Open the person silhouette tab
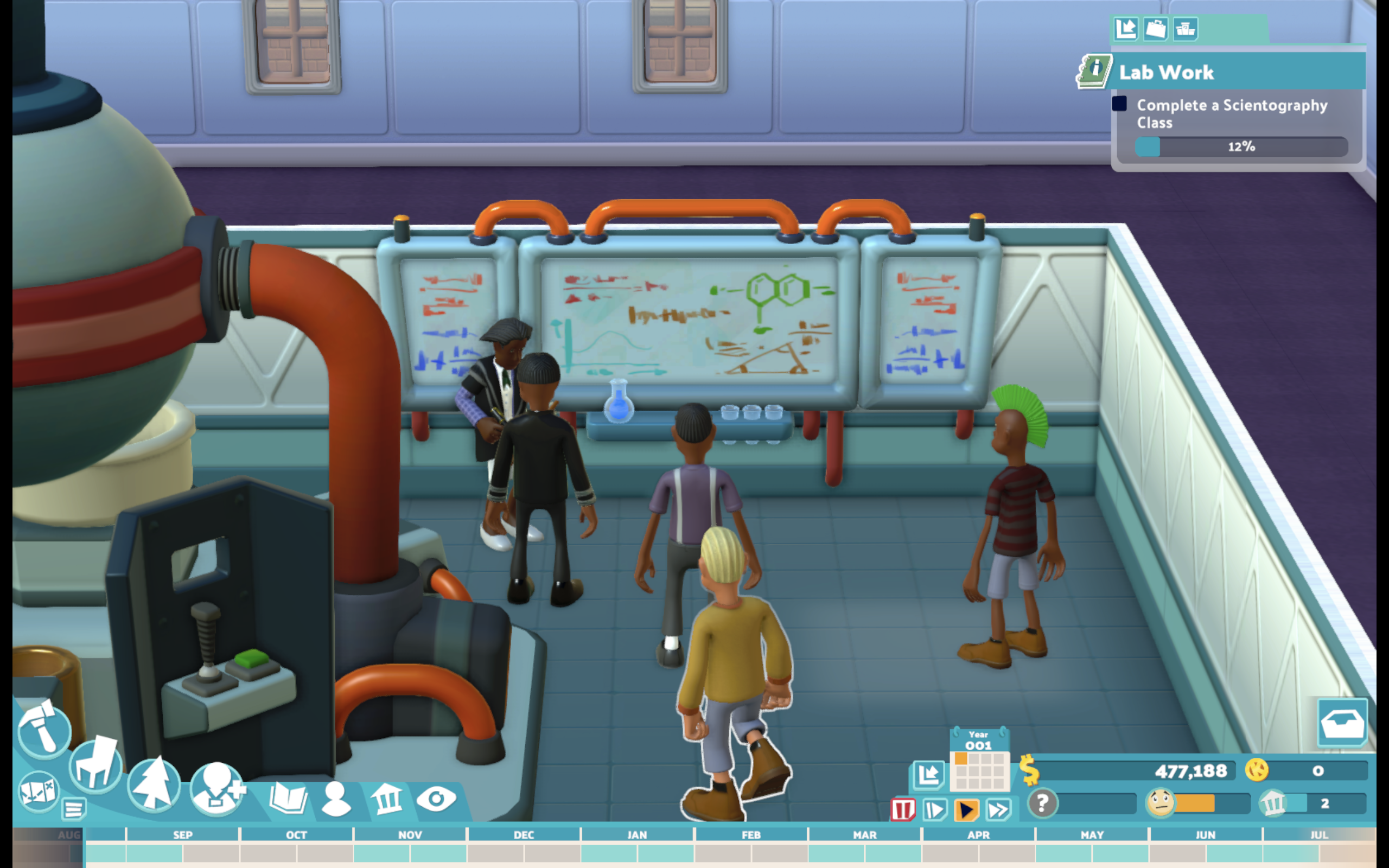 point(336,798)
